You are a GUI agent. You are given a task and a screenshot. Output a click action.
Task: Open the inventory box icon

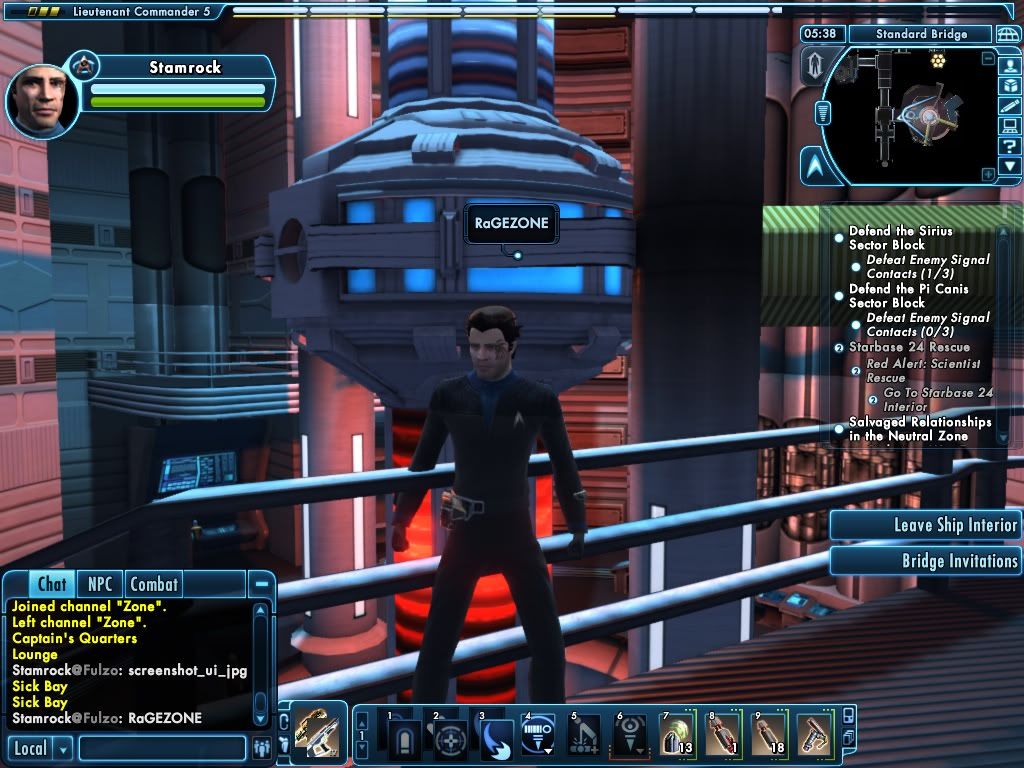1010,84
